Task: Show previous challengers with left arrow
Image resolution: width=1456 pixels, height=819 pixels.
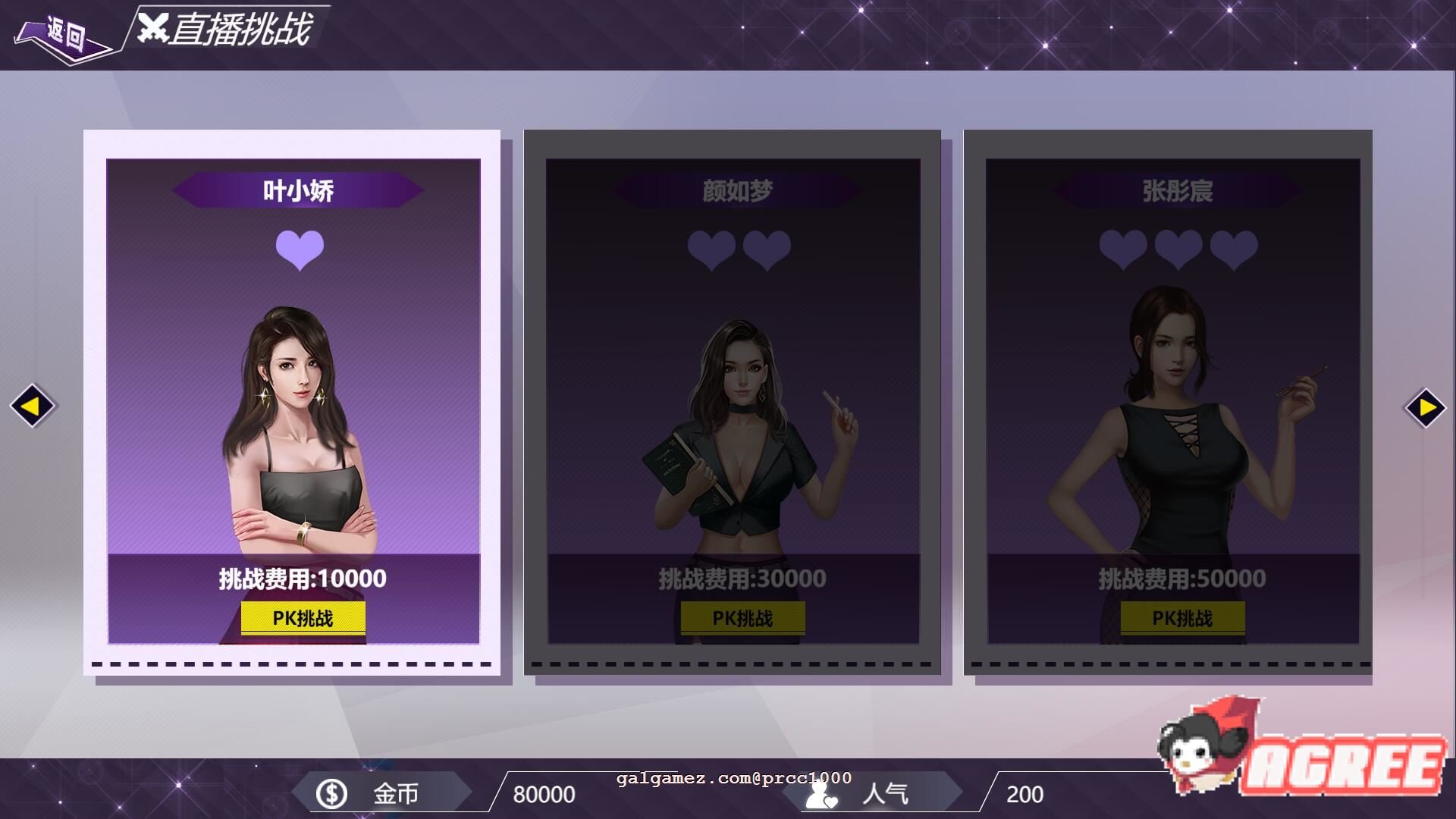Action: tap(32, 406)
